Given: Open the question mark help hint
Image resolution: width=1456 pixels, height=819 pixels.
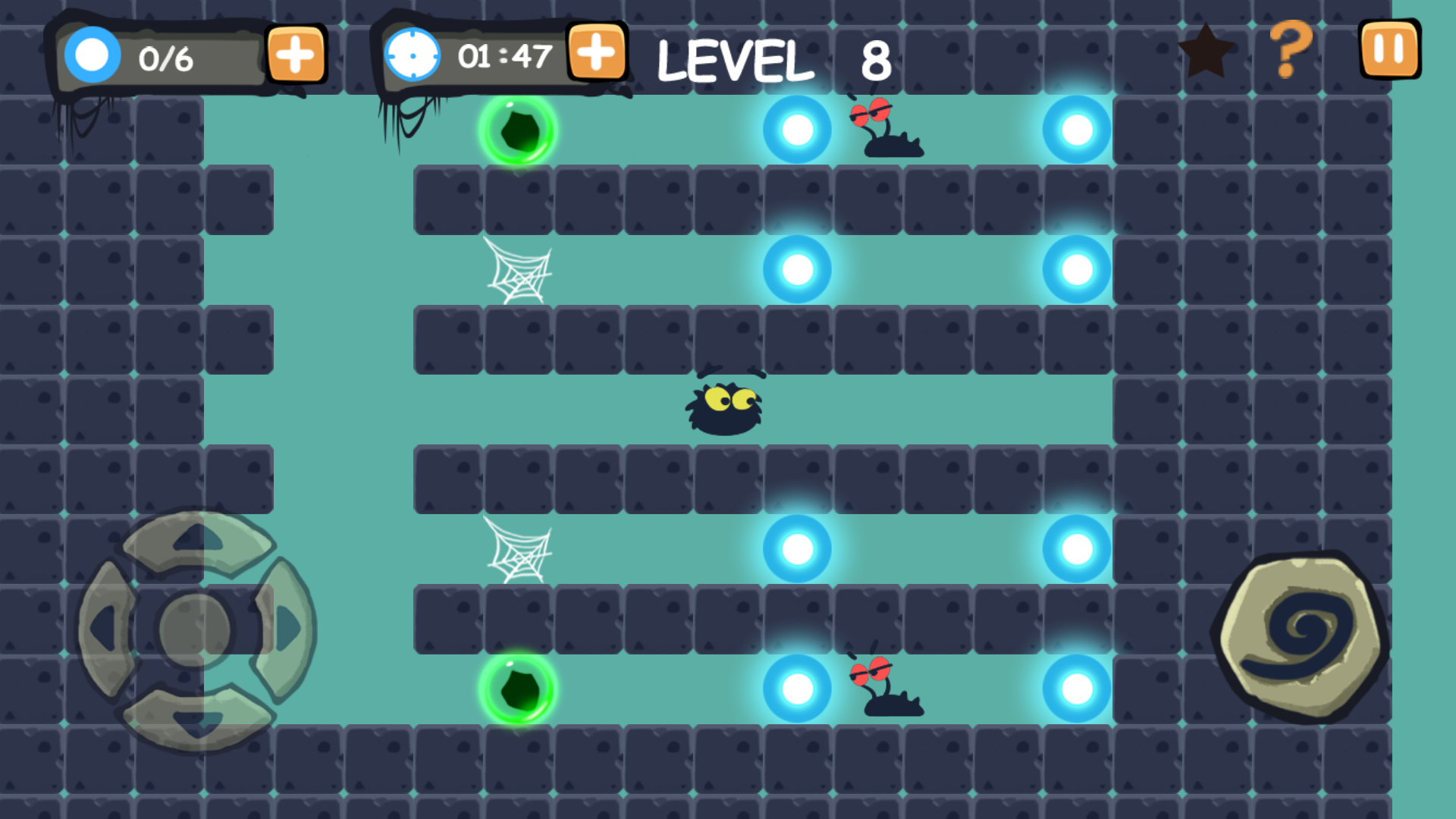Looking at the screenshot, I should point(1290,49).
